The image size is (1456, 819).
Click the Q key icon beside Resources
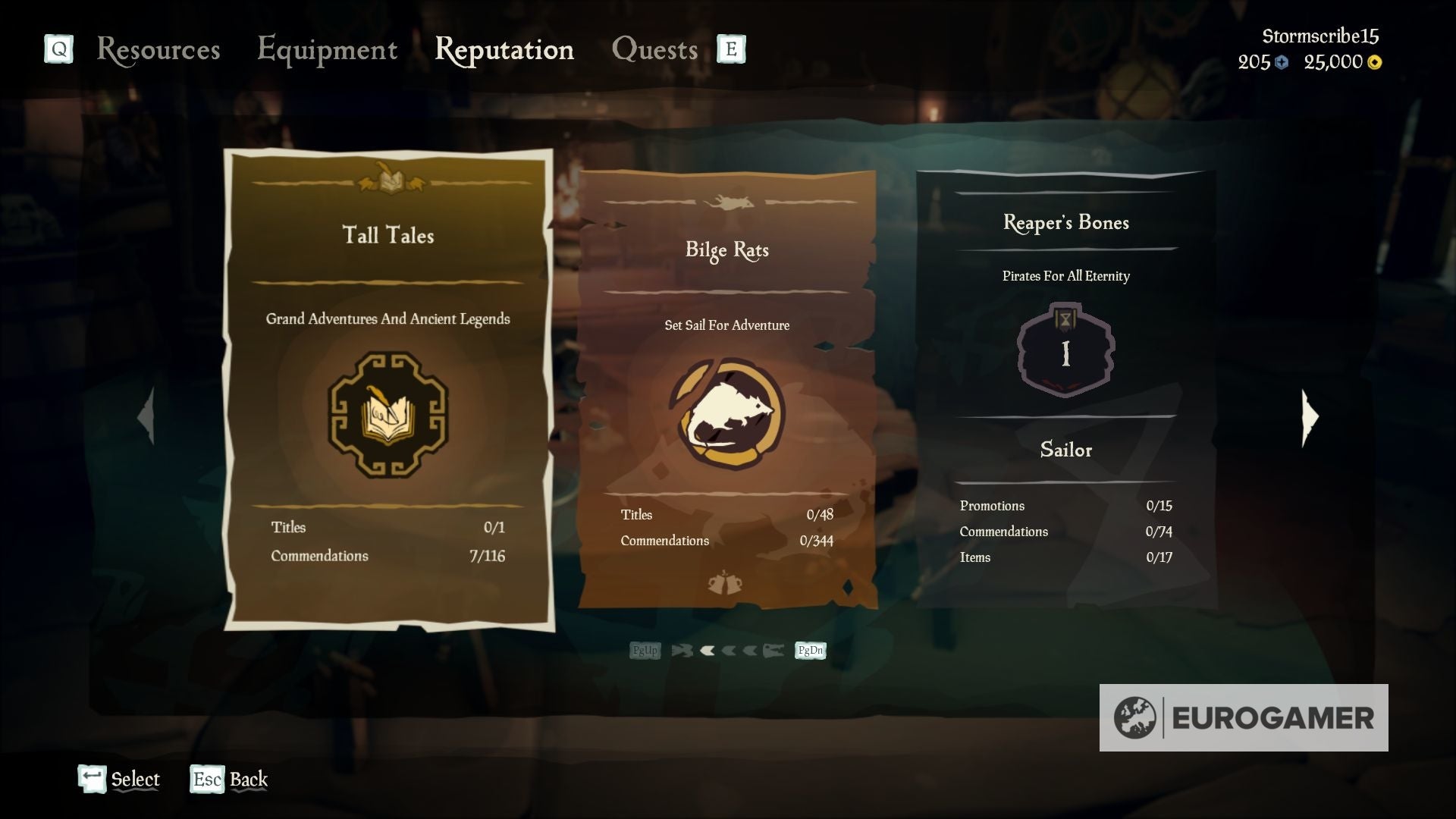[x=58, y=49]
